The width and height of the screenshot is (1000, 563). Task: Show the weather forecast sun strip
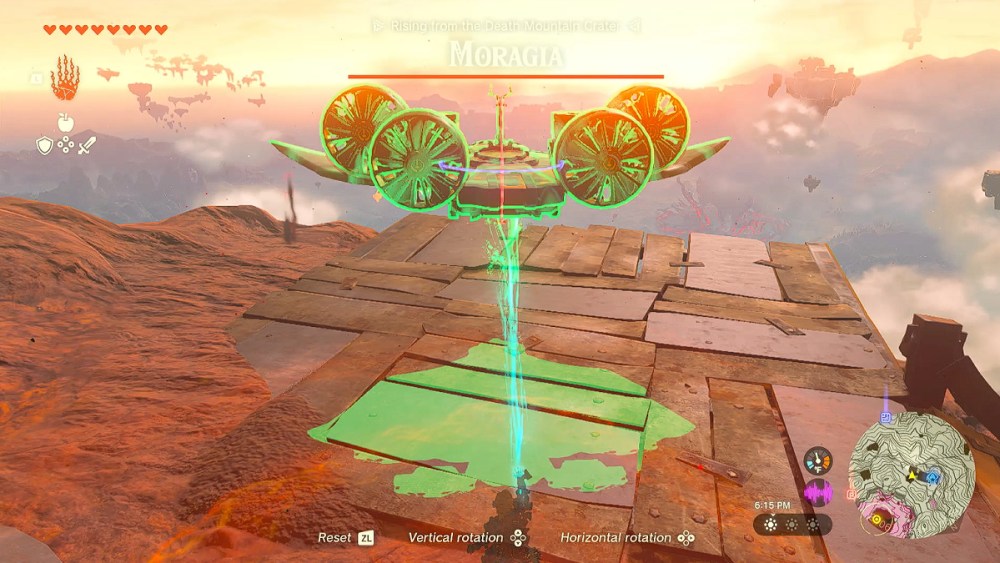(792, 524)
